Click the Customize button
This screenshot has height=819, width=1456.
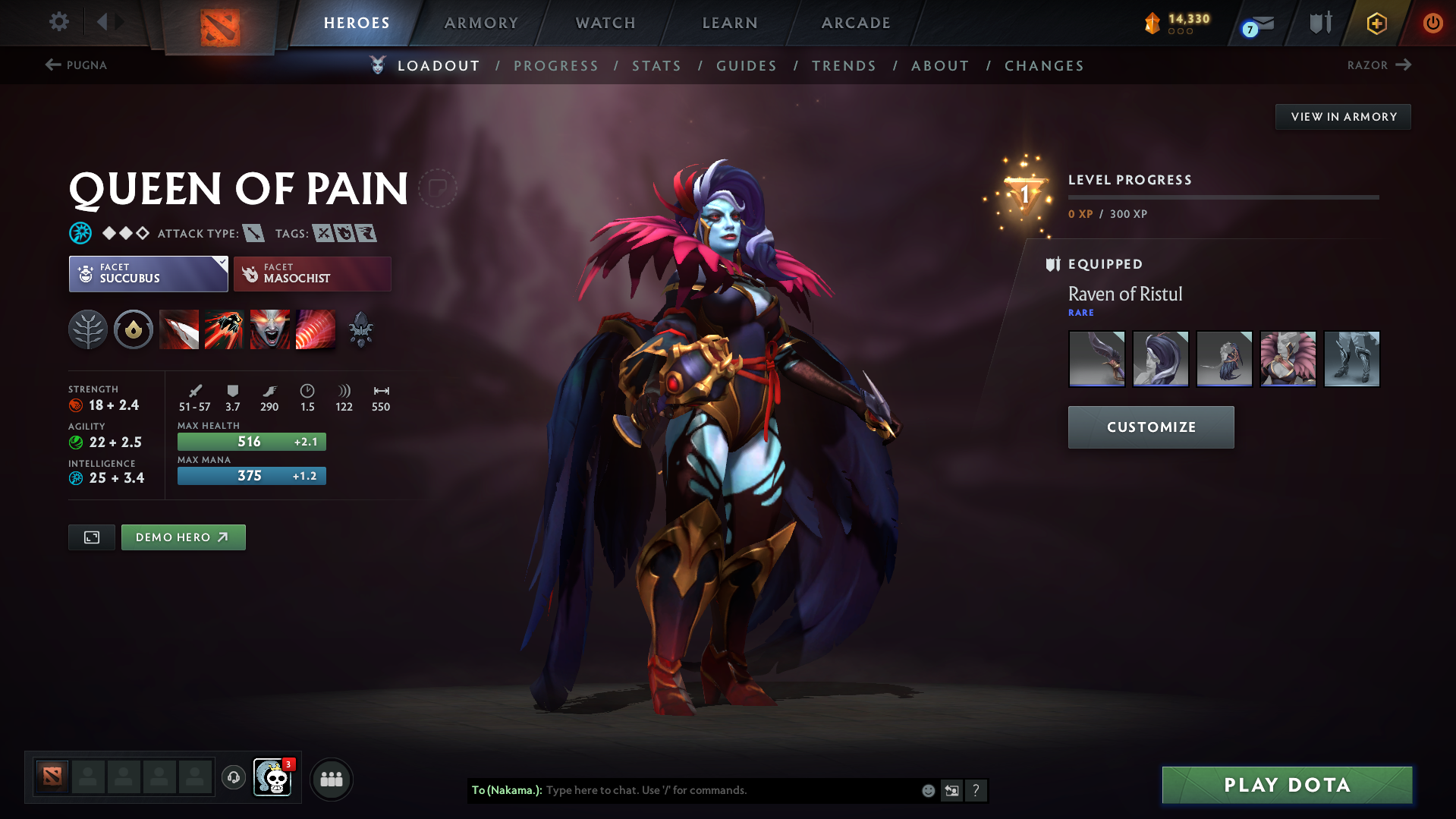click(1150, 427)
